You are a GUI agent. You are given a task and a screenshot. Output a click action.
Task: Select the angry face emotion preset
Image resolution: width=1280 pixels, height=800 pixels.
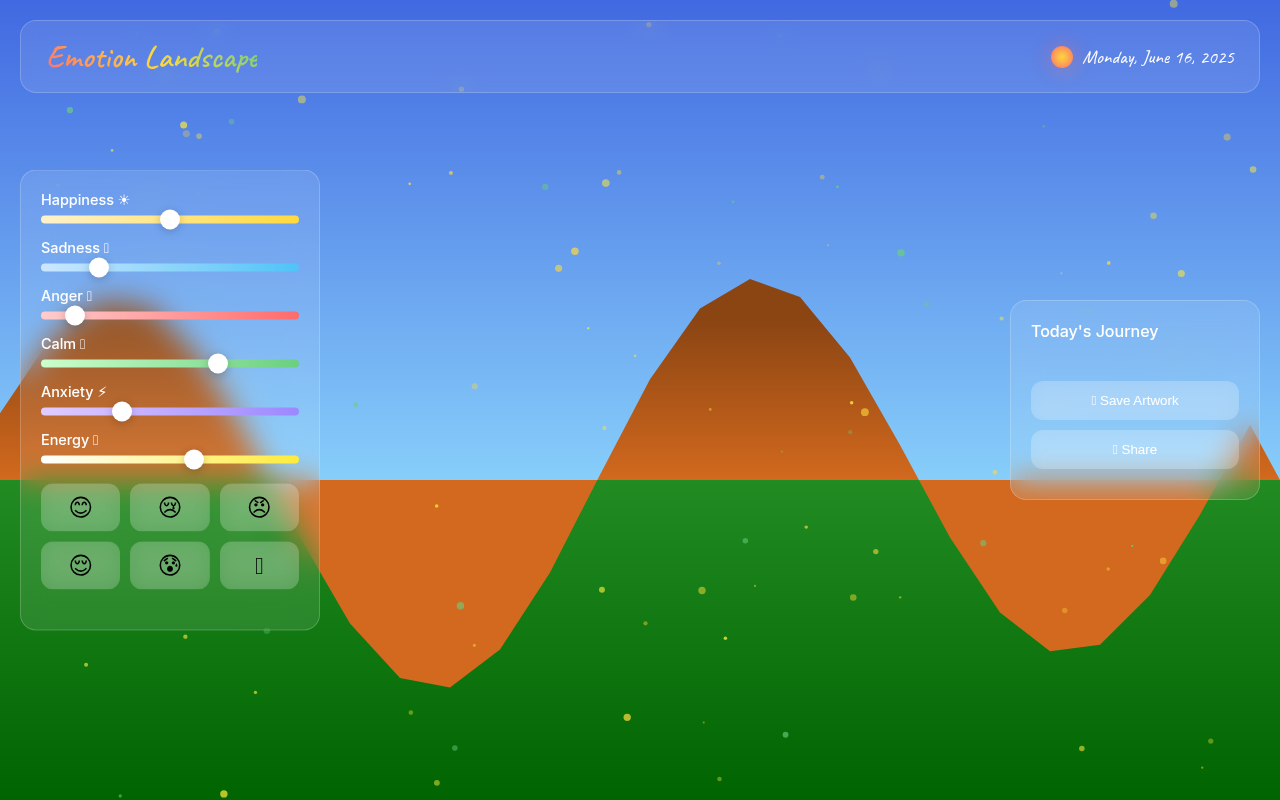tap(258, 507)
